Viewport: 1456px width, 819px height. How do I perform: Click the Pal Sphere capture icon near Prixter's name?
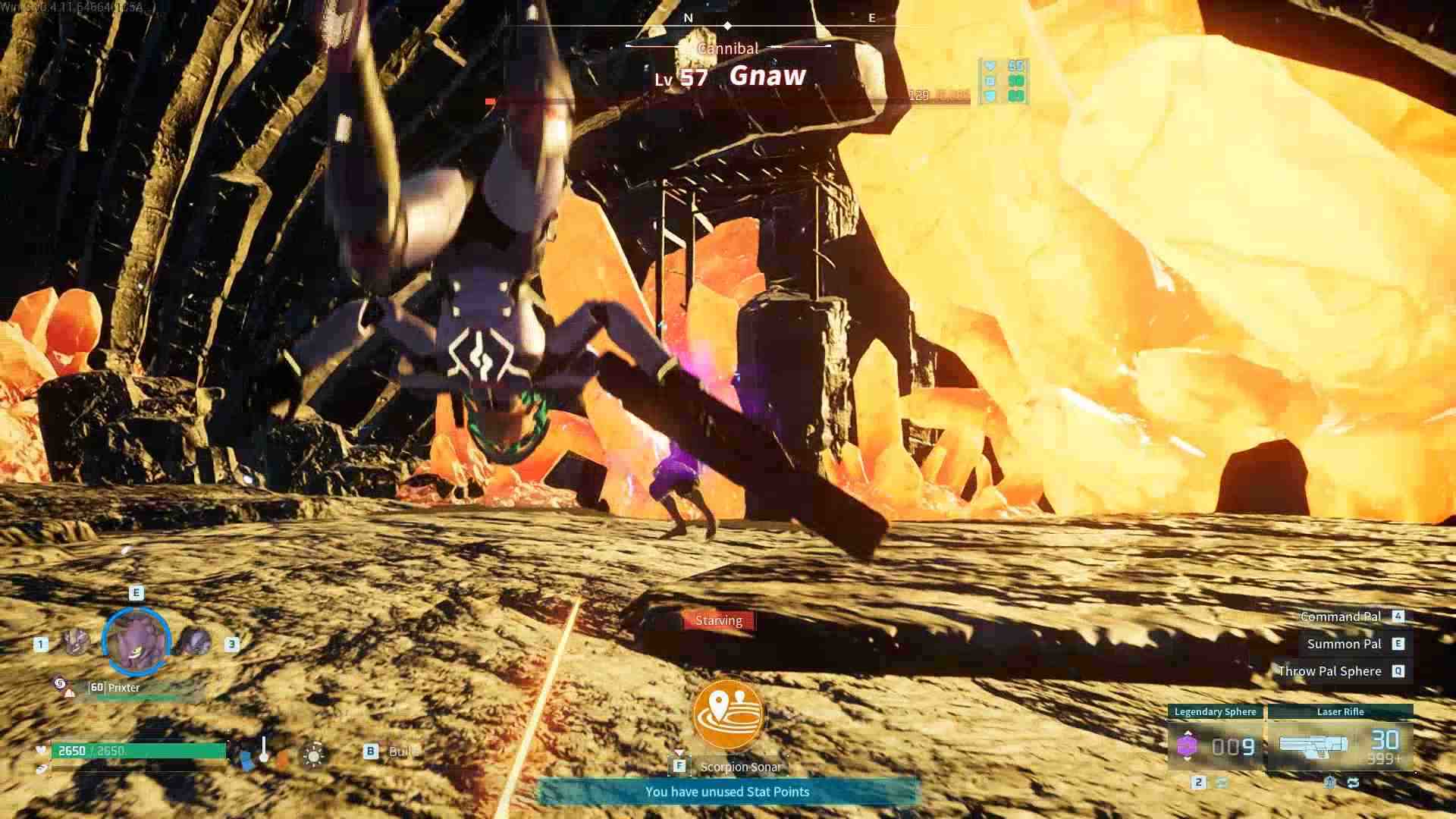click(x=59, y=682)
